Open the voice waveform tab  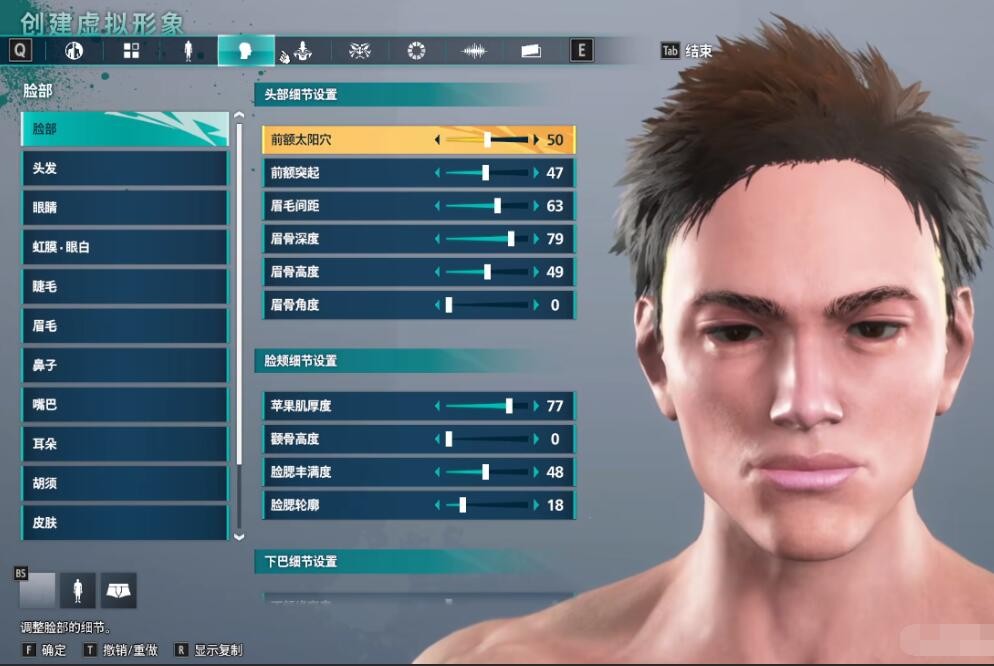click(x=474, y=50)
